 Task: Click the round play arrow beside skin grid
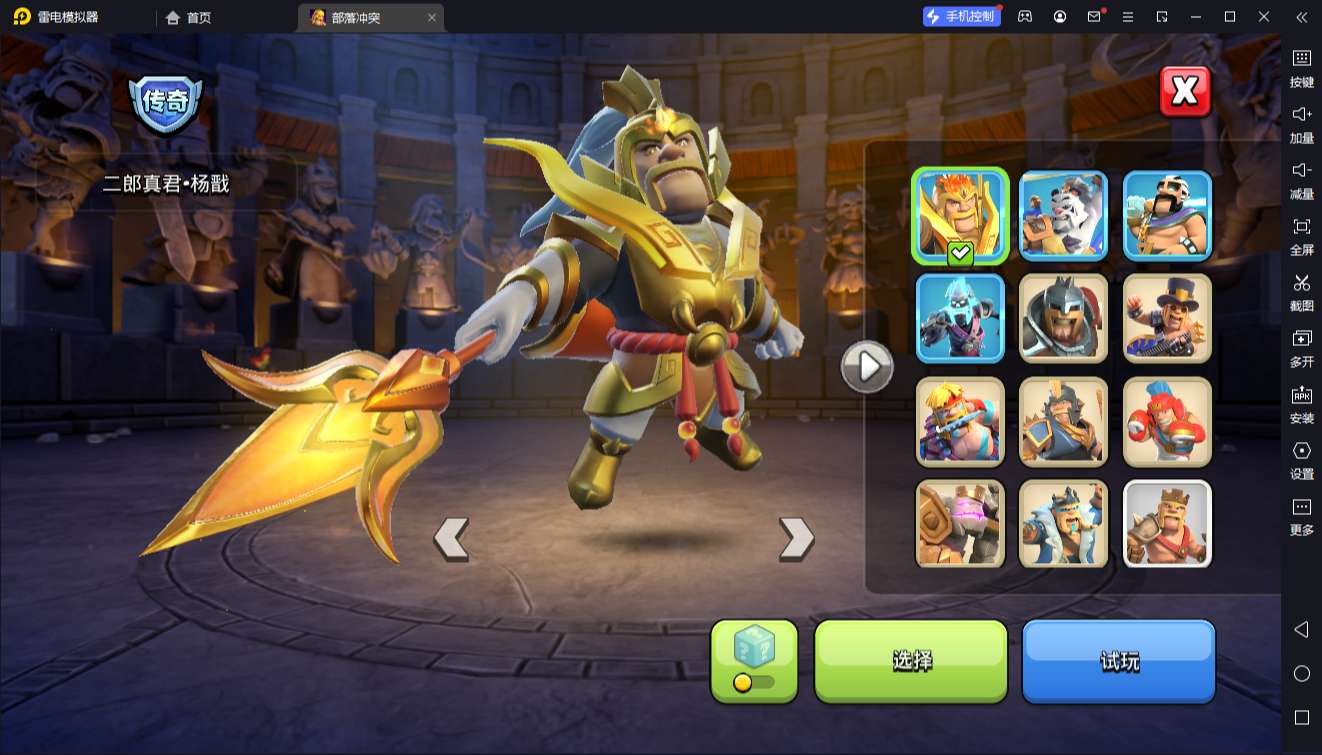pyautogui.click(x=866, y=367)
